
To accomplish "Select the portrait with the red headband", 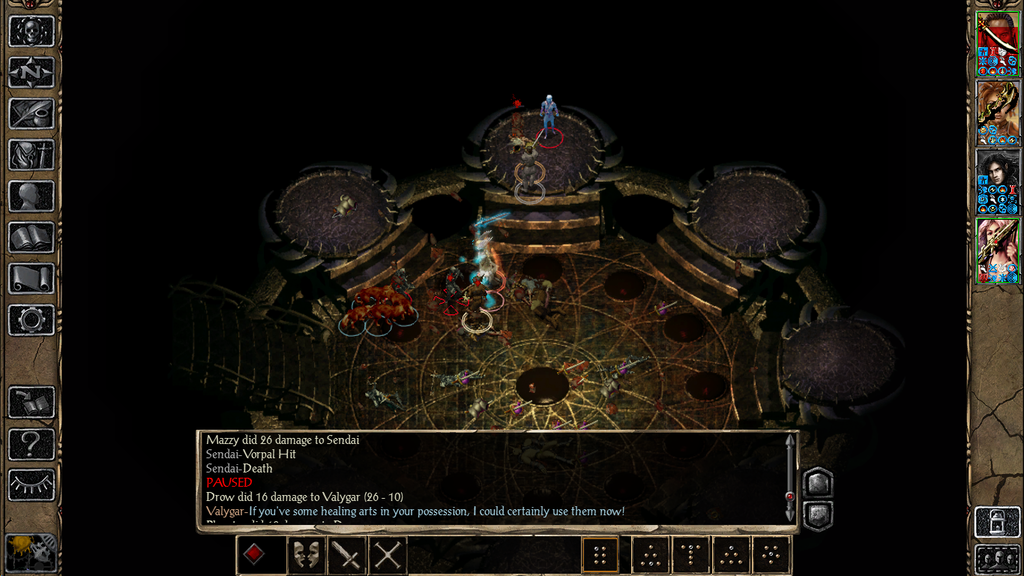I will [x=997, y=43].
